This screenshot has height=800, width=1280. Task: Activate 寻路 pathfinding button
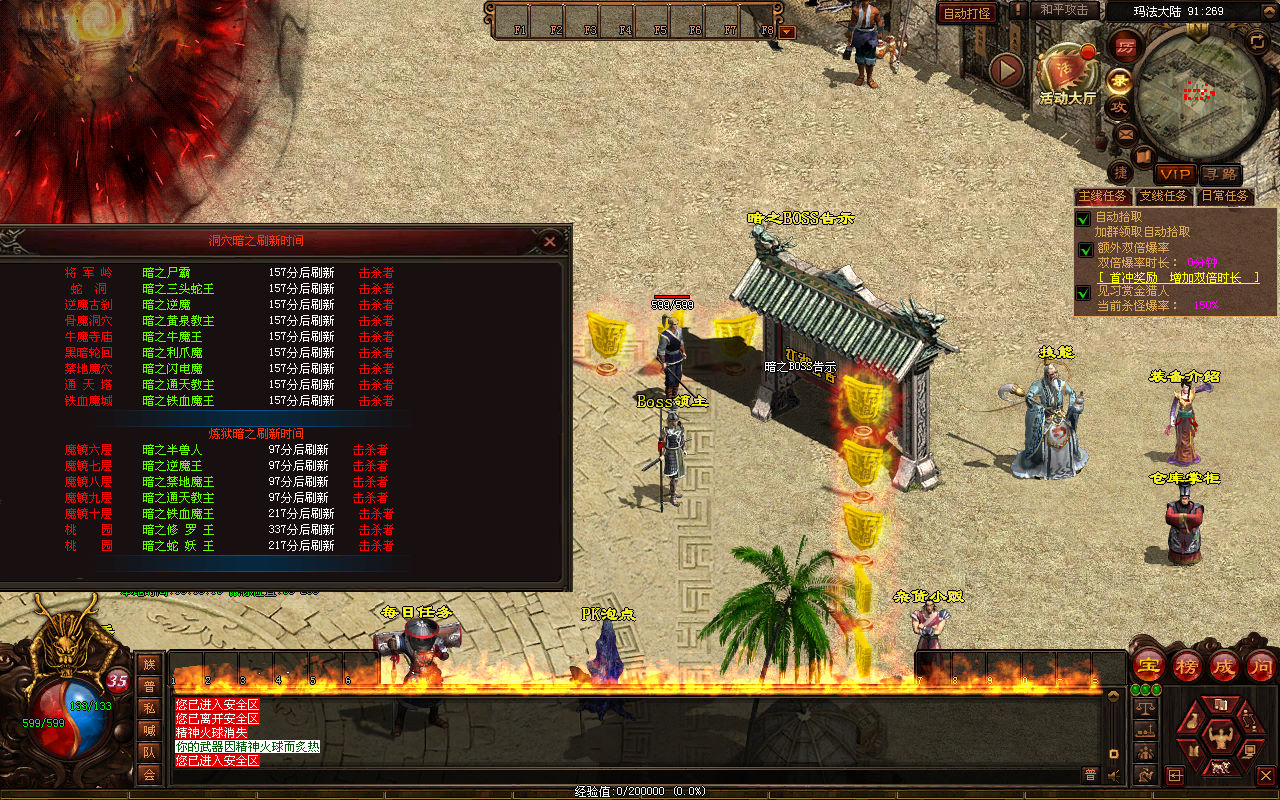click(1220, 175)
